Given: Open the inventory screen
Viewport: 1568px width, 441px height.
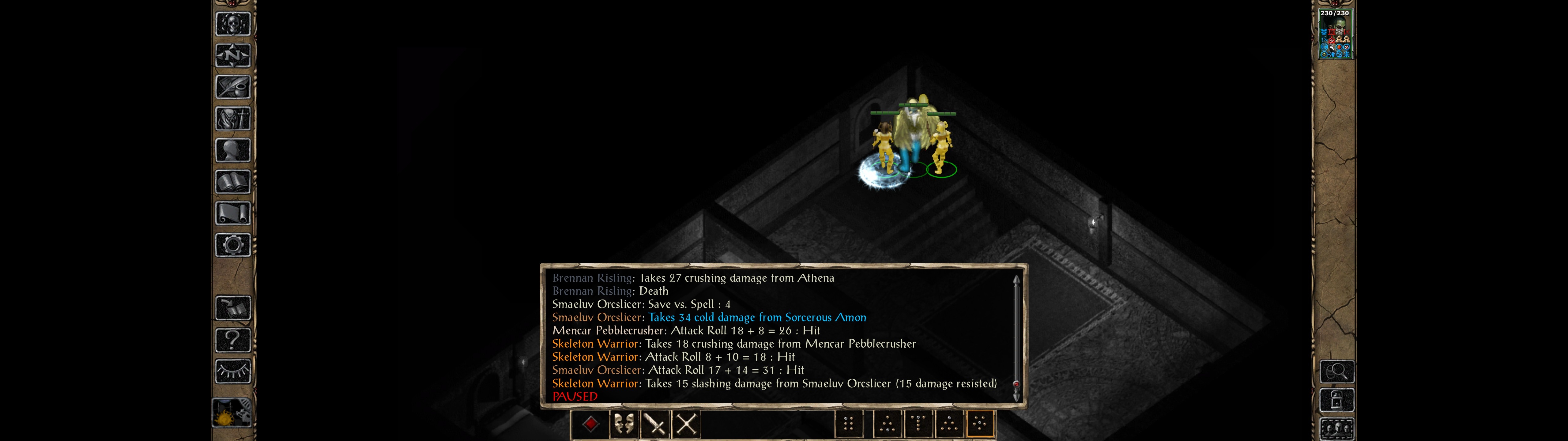Looking at the screenshot, I should point(233,119).
